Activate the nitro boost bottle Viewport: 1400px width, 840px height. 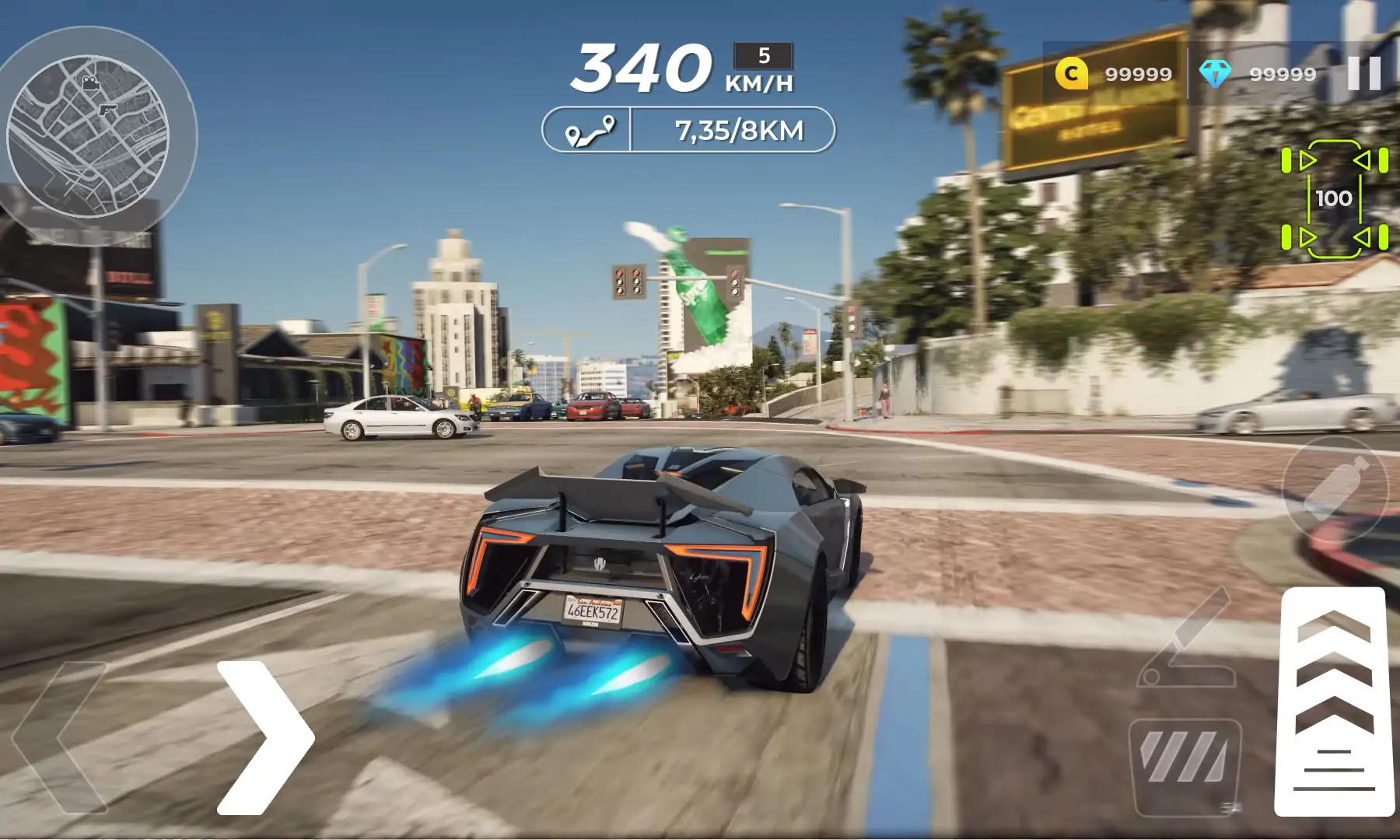click(1335, 489)
